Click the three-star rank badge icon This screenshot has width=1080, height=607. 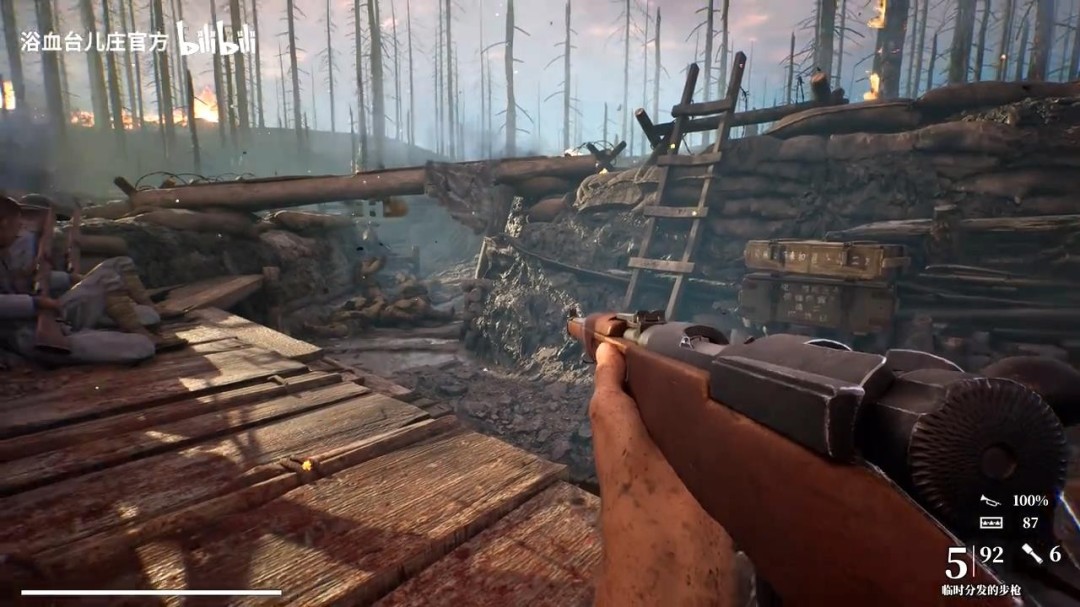(x=990, y=523)
